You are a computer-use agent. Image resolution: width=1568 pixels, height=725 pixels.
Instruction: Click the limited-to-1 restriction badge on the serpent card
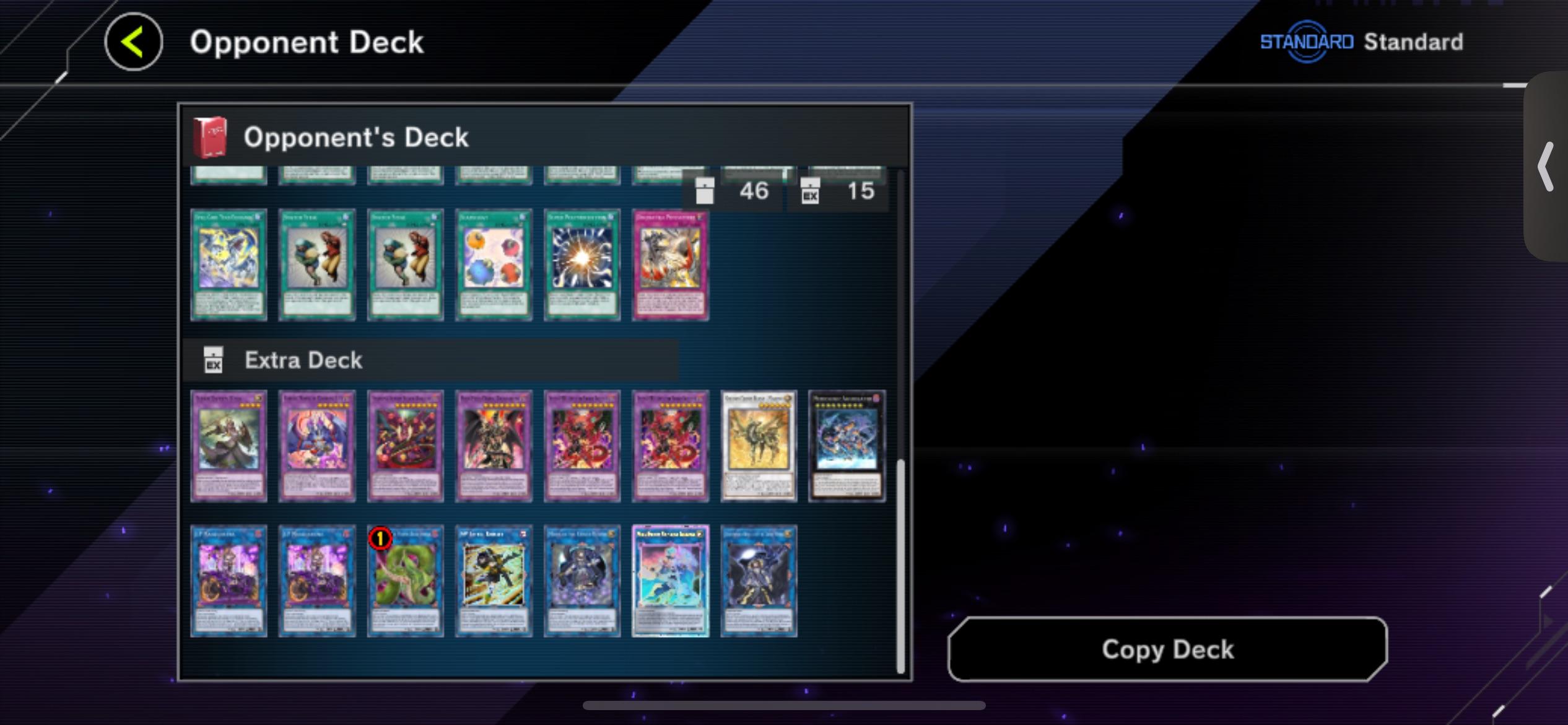[x=380, y=538]
